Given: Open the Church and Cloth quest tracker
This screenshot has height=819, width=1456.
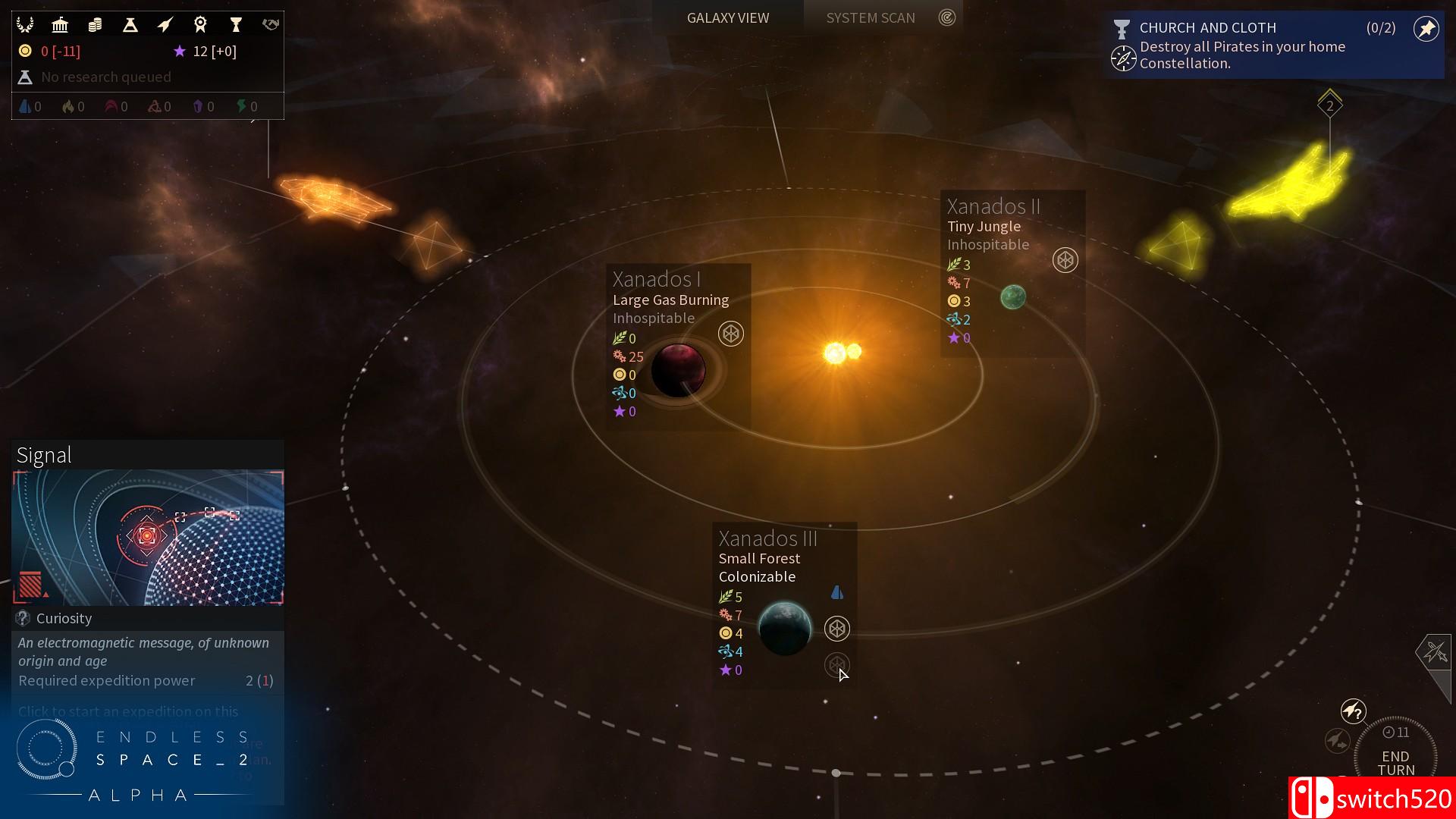Looking at the screenshot, I should point(1244,45).
